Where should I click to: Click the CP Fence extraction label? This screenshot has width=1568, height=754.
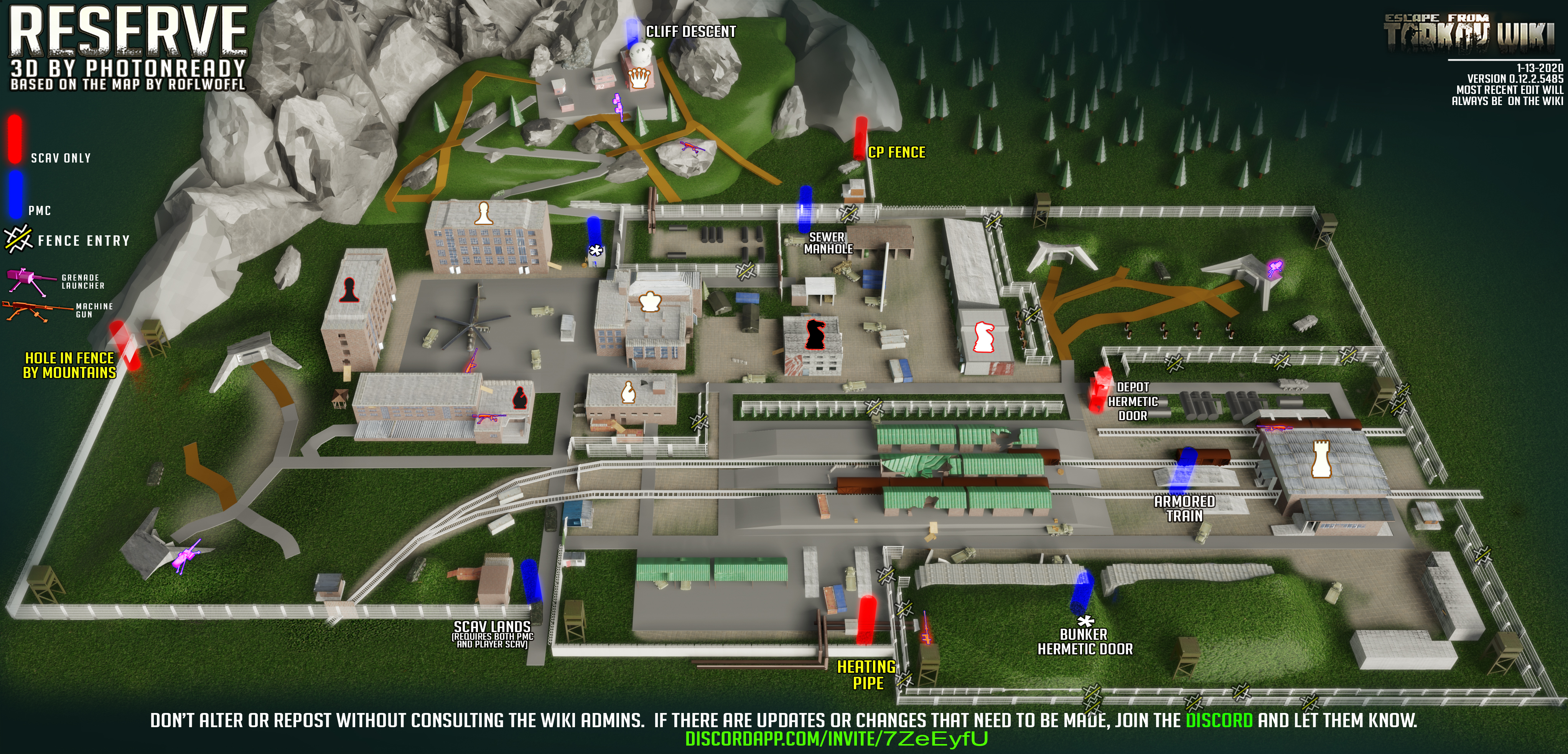(896, 153)
